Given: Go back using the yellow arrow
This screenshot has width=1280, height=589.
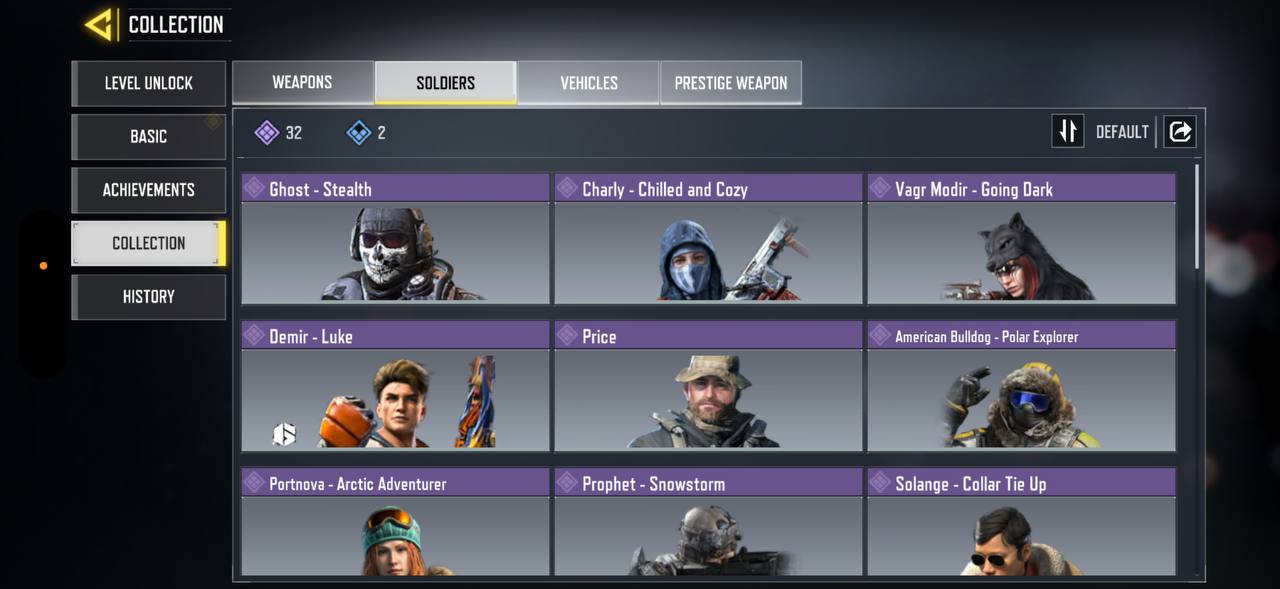Looking at the screenshot, I should pos(99,25).
